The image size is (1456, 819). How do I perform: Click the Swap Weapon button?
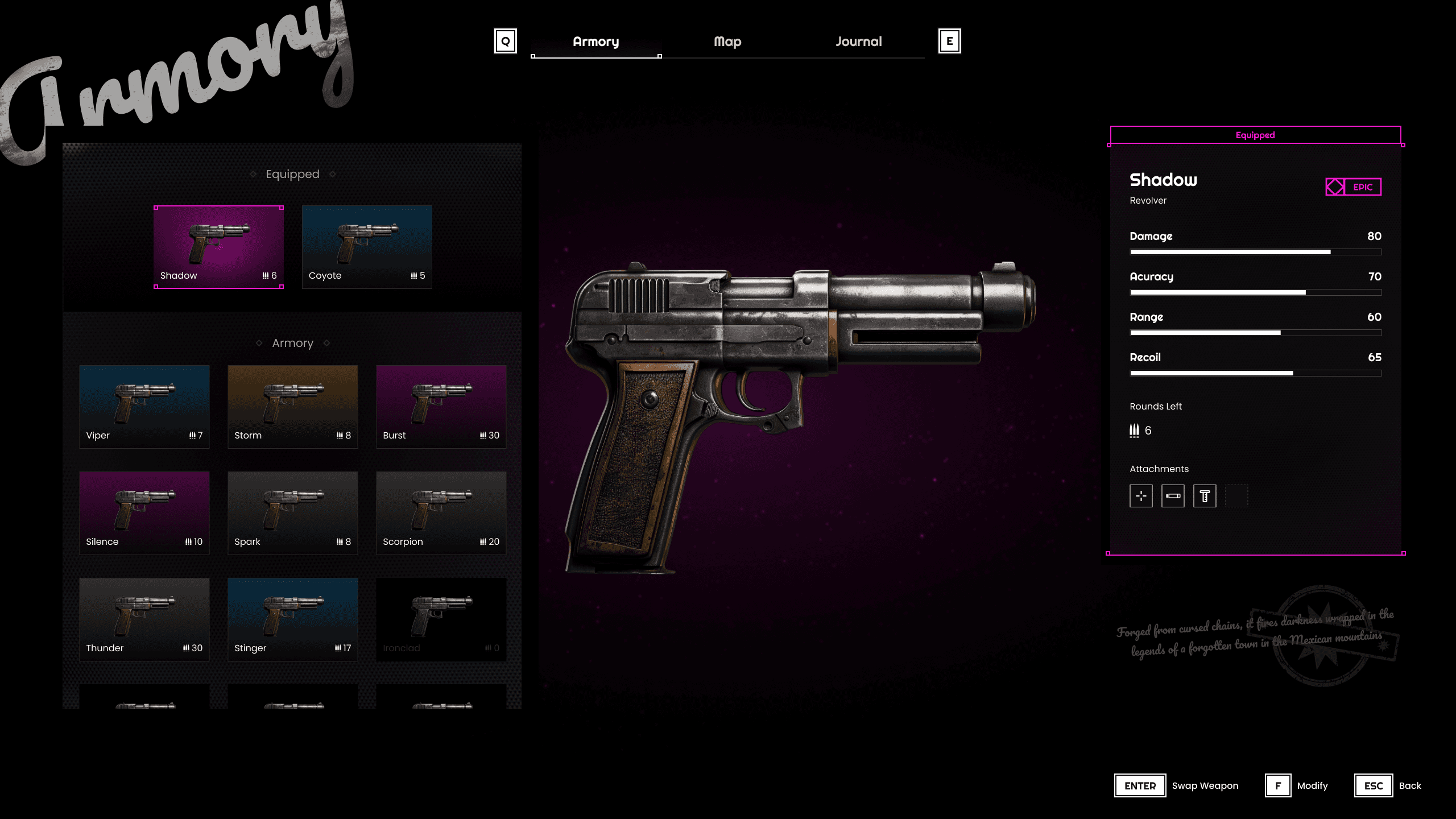coord(1176,785)
